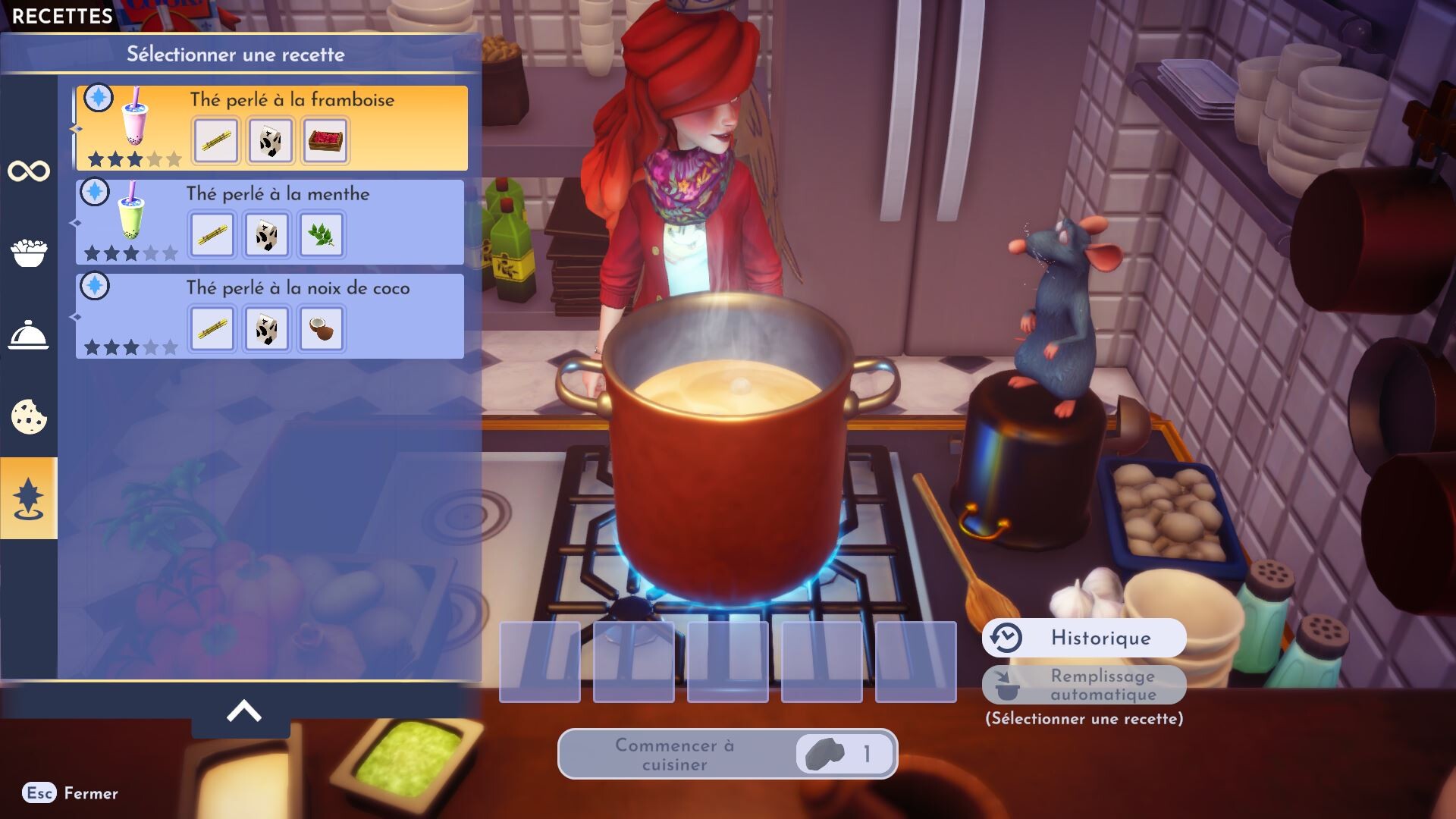Image resolution: width=1456 pixels, height=819 pixels.
Task: Collapse the recipe panel with the up arrow
Action: (243, 711)
